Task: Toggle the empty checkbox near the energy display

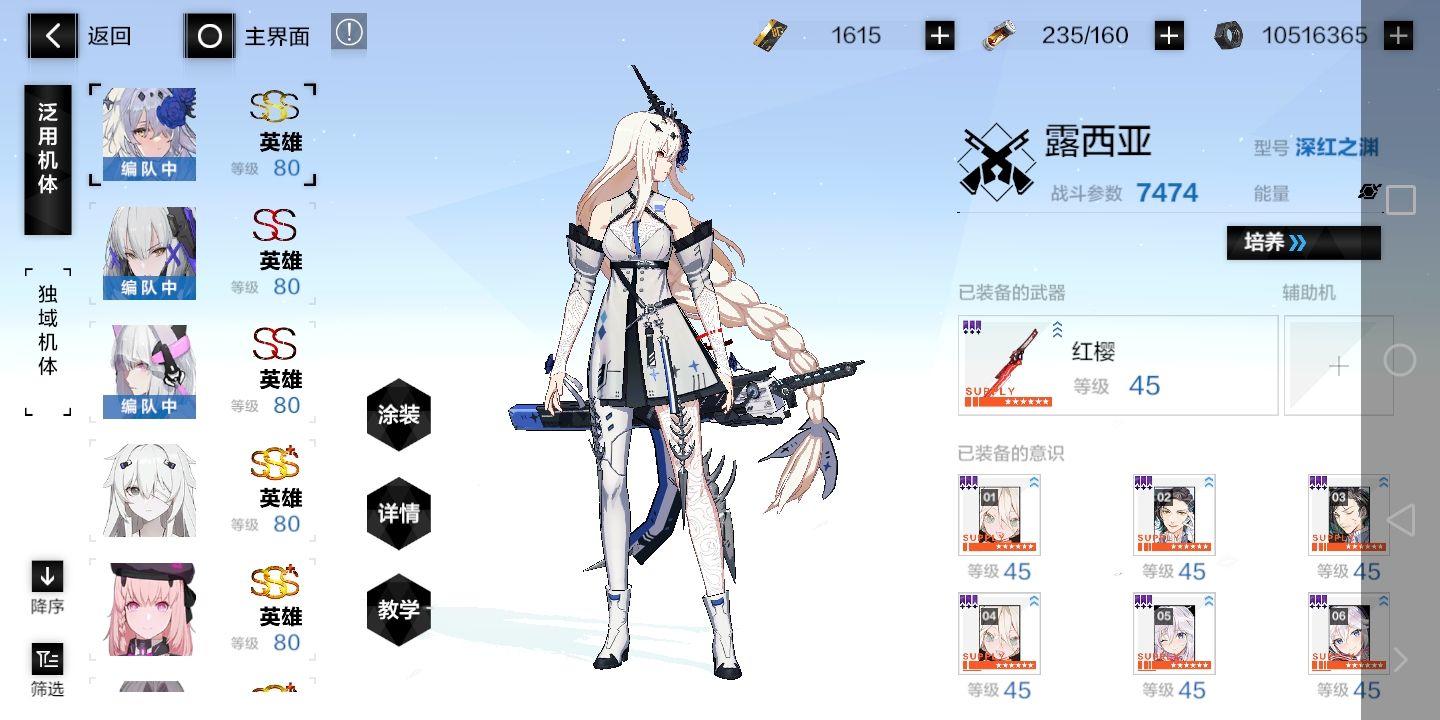Action: tap(1400, 200)
